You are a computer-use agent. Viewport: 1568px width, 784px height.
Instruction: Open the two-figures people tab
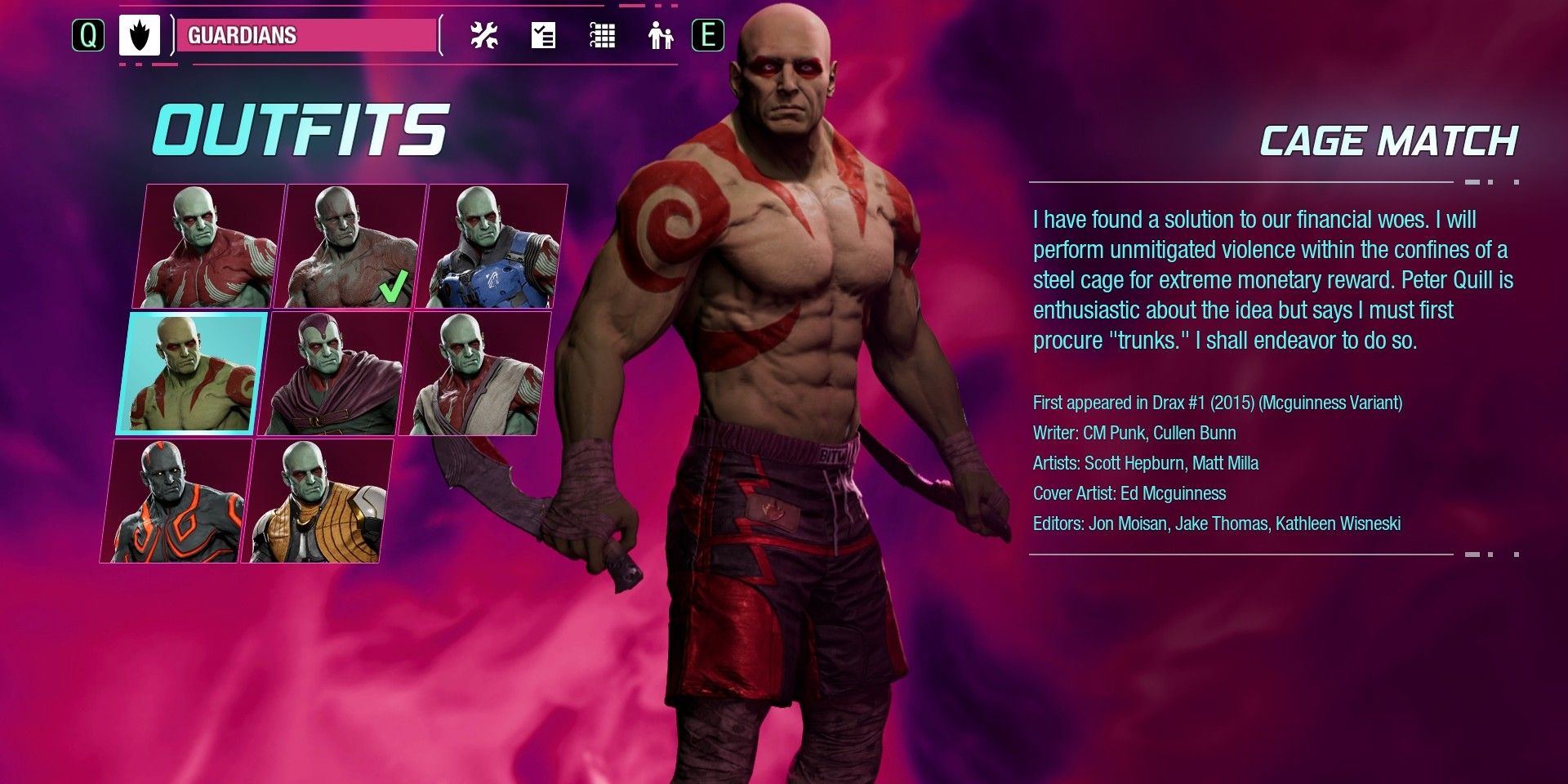[x=660, y=35]
